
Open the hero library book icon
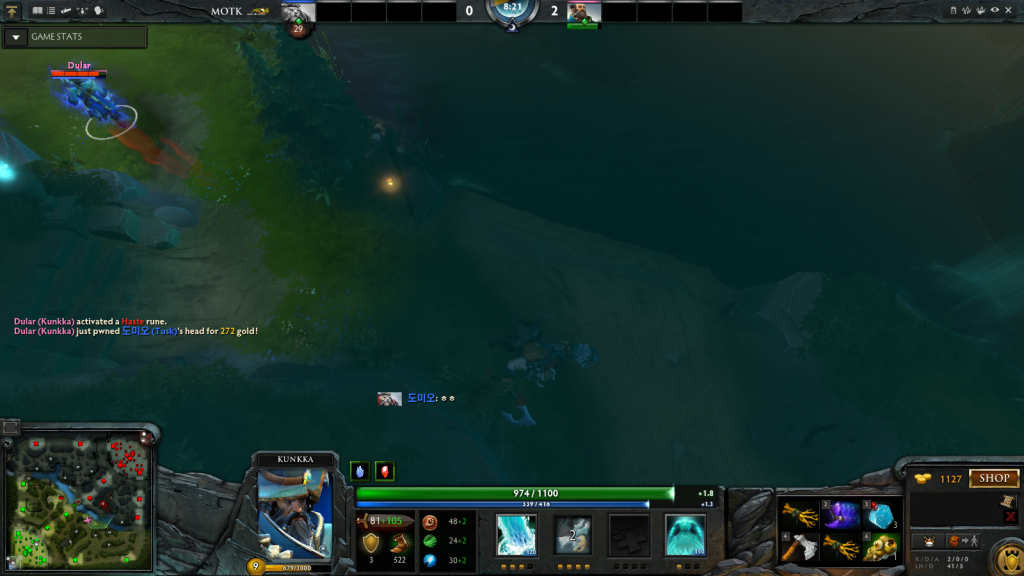point(37,10)
